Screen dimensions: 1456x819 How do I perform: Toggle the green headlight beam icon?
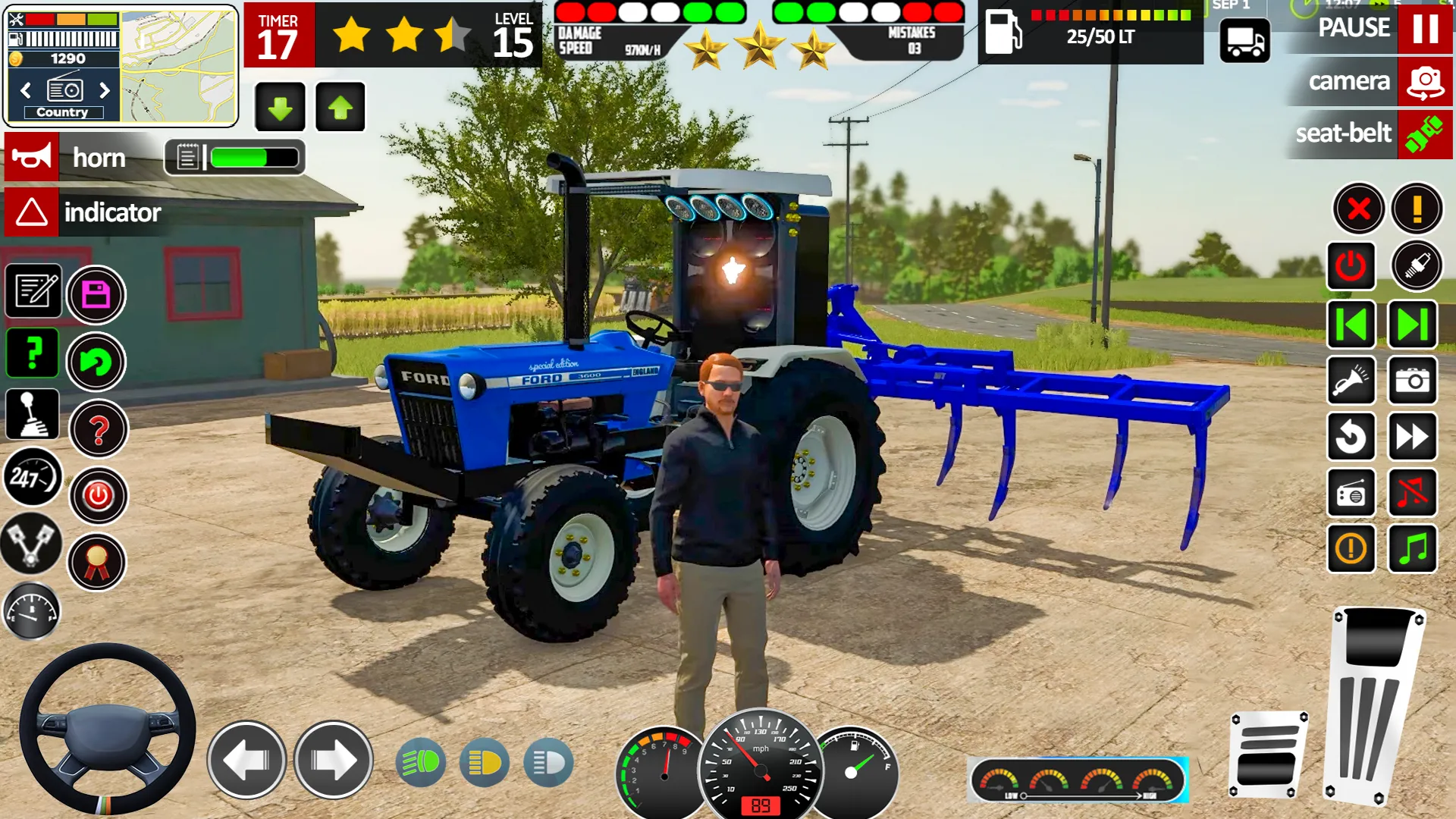tap(421, 761)
